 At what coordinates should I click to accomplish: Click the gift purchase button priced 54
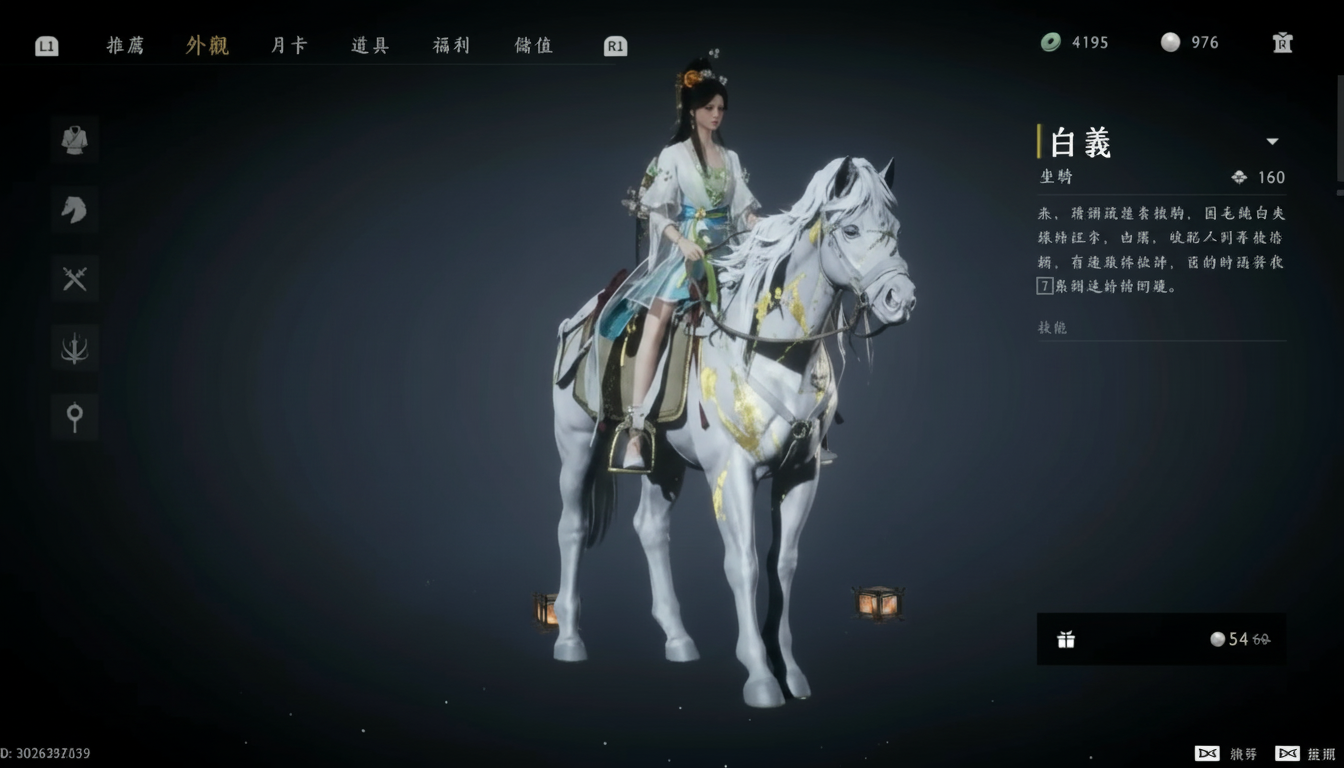click(1161, 639)
